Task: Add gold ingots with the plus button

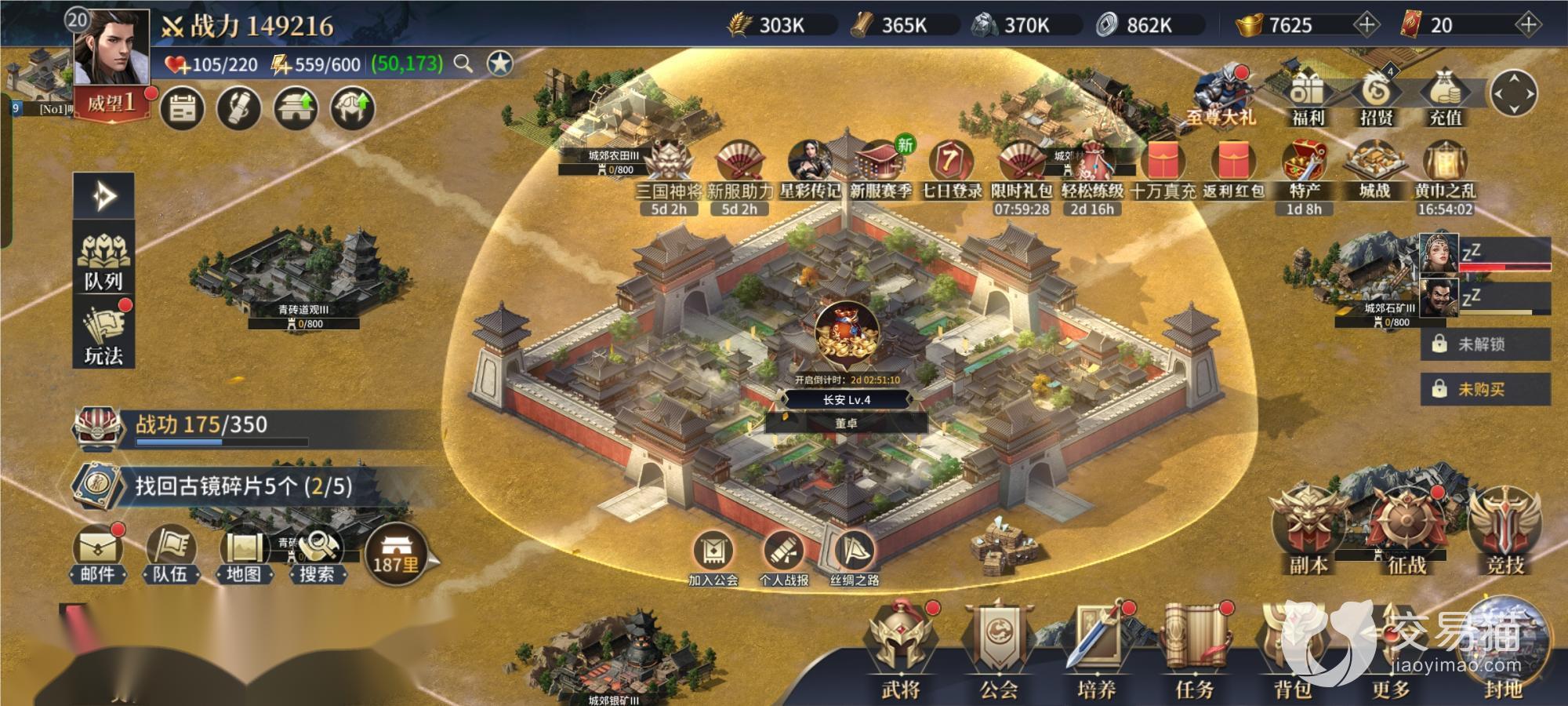Action: point(1367,25)
